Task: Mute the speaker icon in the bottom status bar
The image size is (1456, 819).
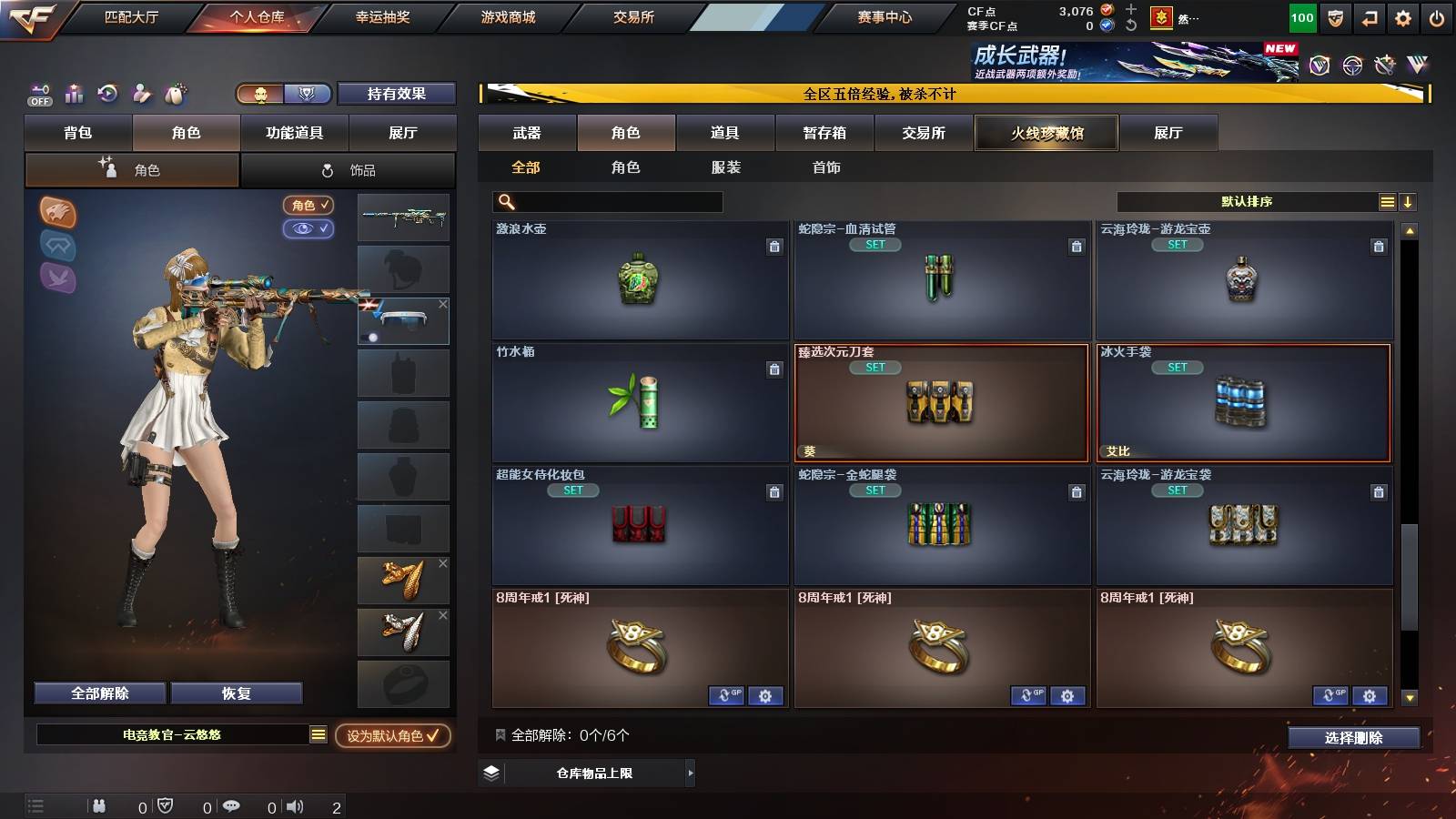Action: pyautogui.click(x=293, y=805)
